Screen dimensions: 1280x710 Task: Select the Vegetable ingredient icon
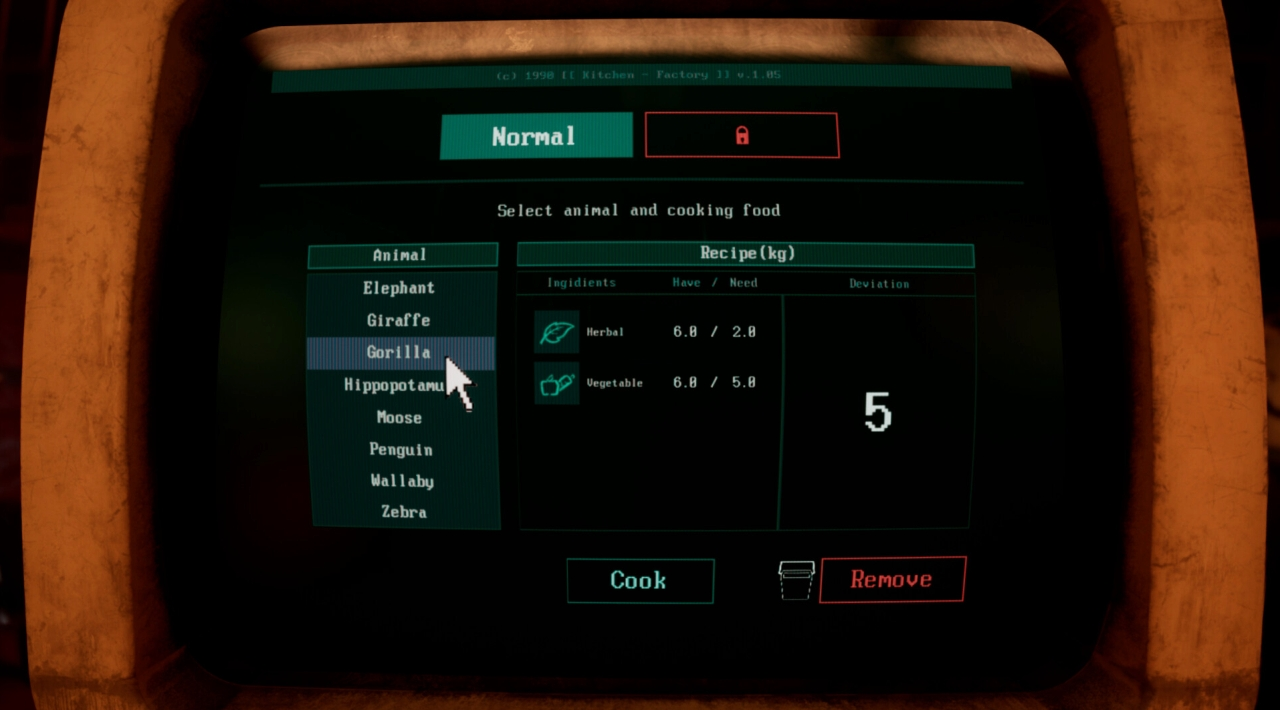[556, 383]
